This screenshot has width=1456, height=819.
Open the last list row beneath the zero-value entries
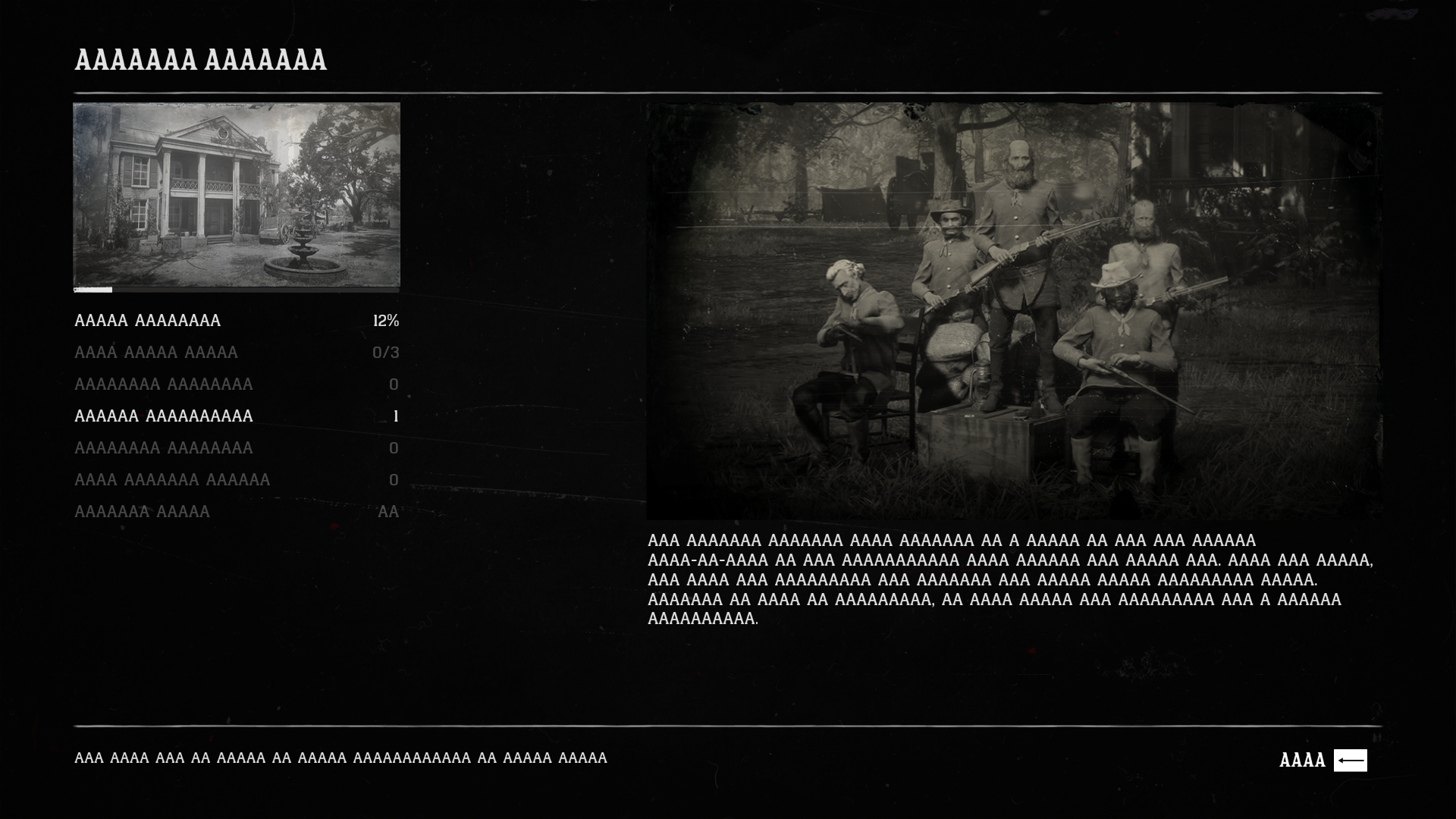[236, 512]
